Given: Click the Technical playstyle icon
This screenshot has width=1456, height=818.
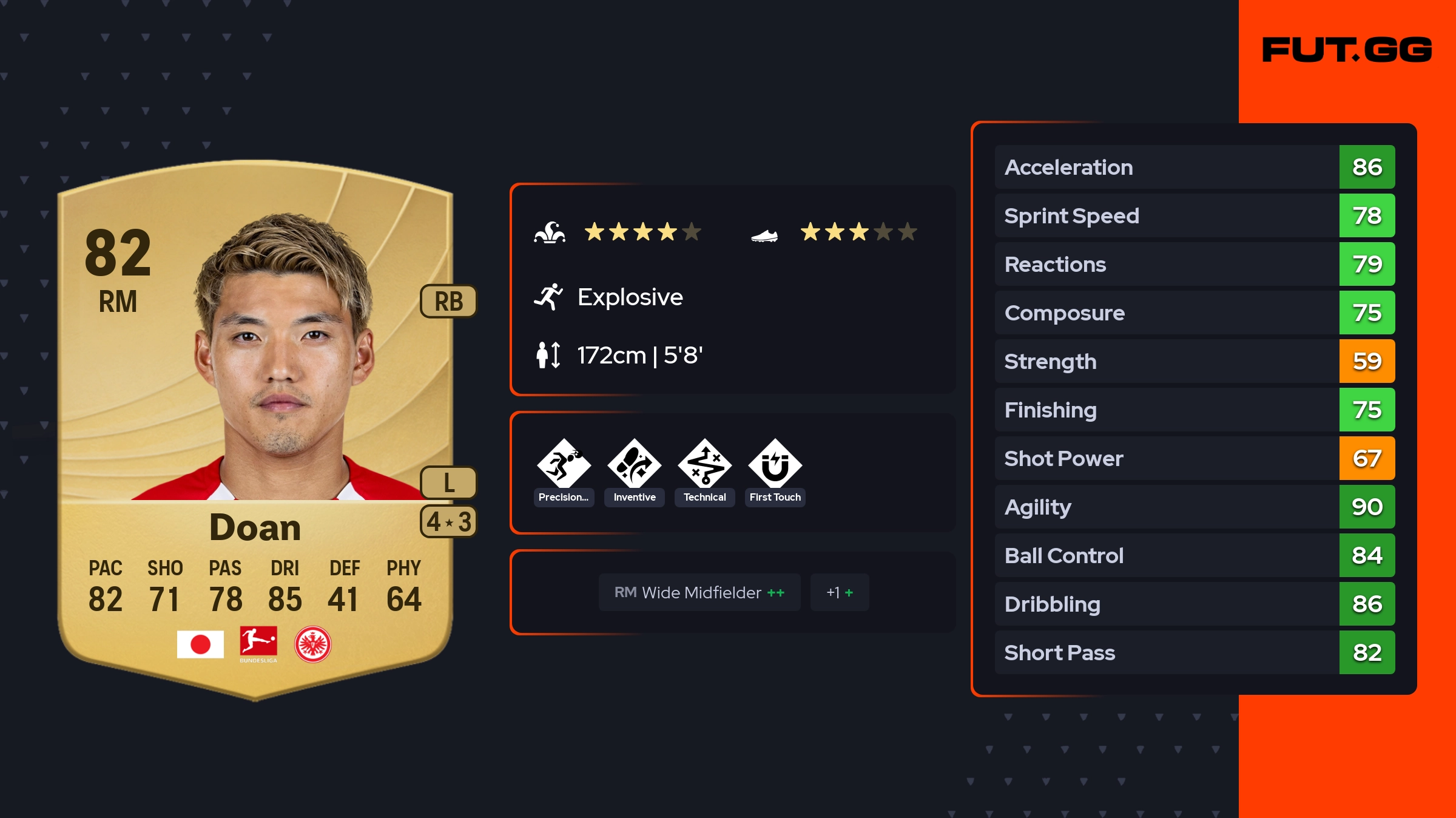Looking at the screenshot, I should tap(704, 465).
